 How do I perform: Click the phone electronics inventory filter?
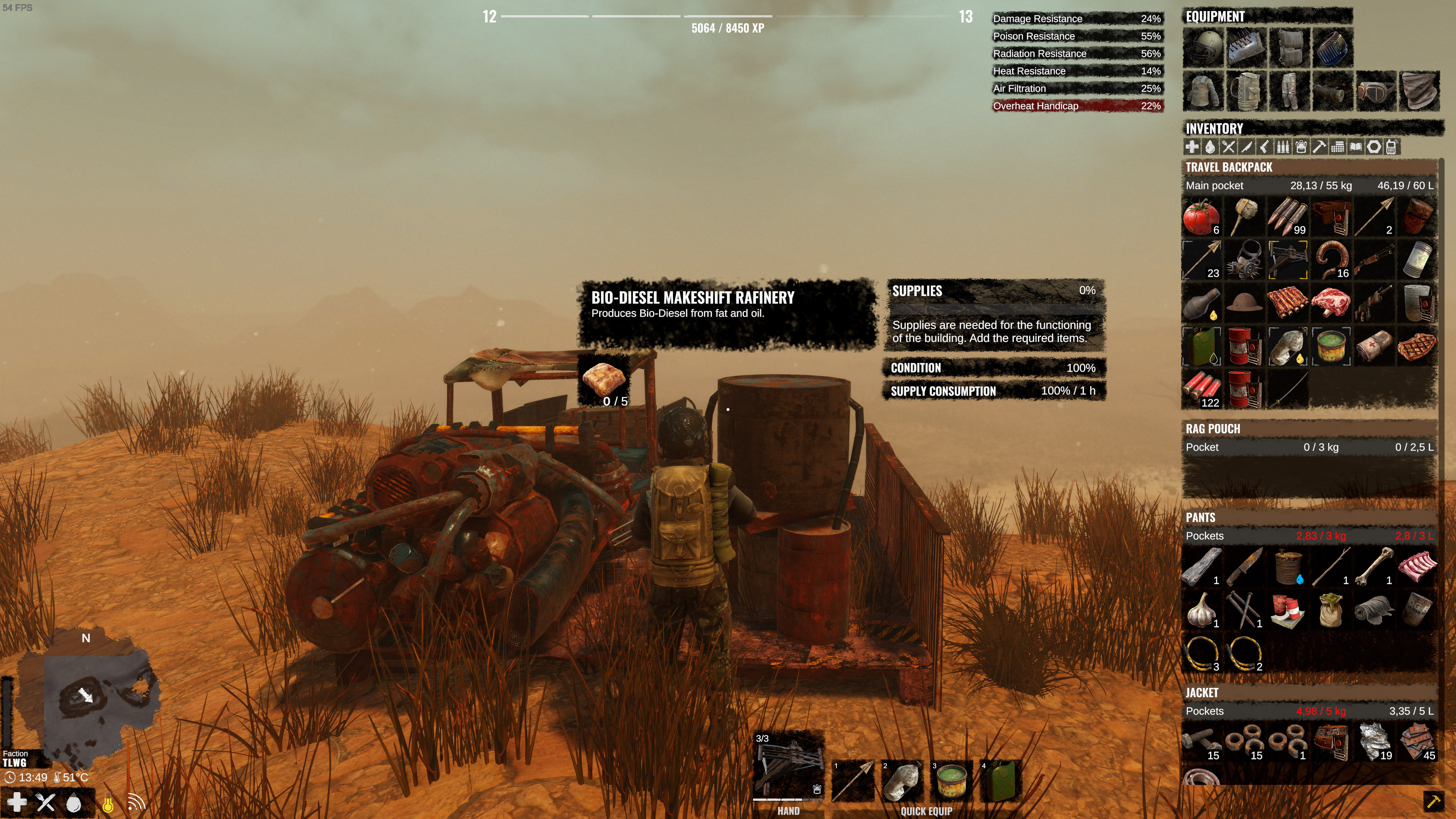pos(1392,147)
